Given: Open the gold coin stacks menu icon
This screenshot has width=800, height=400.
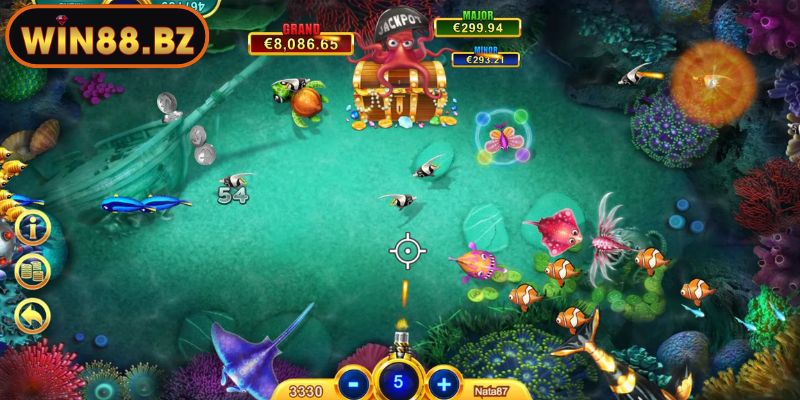Looking at the screenshot, I should pyautogui.click(x=32, y=271).
